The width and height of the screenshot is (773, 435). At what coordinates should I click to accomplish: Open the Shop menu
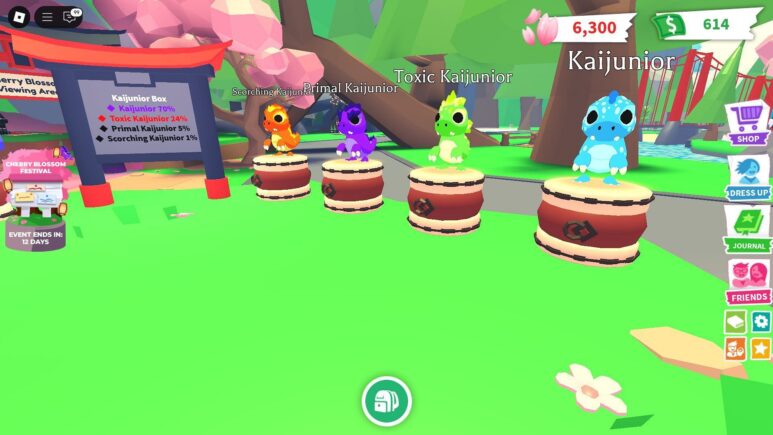click(747, 124)
